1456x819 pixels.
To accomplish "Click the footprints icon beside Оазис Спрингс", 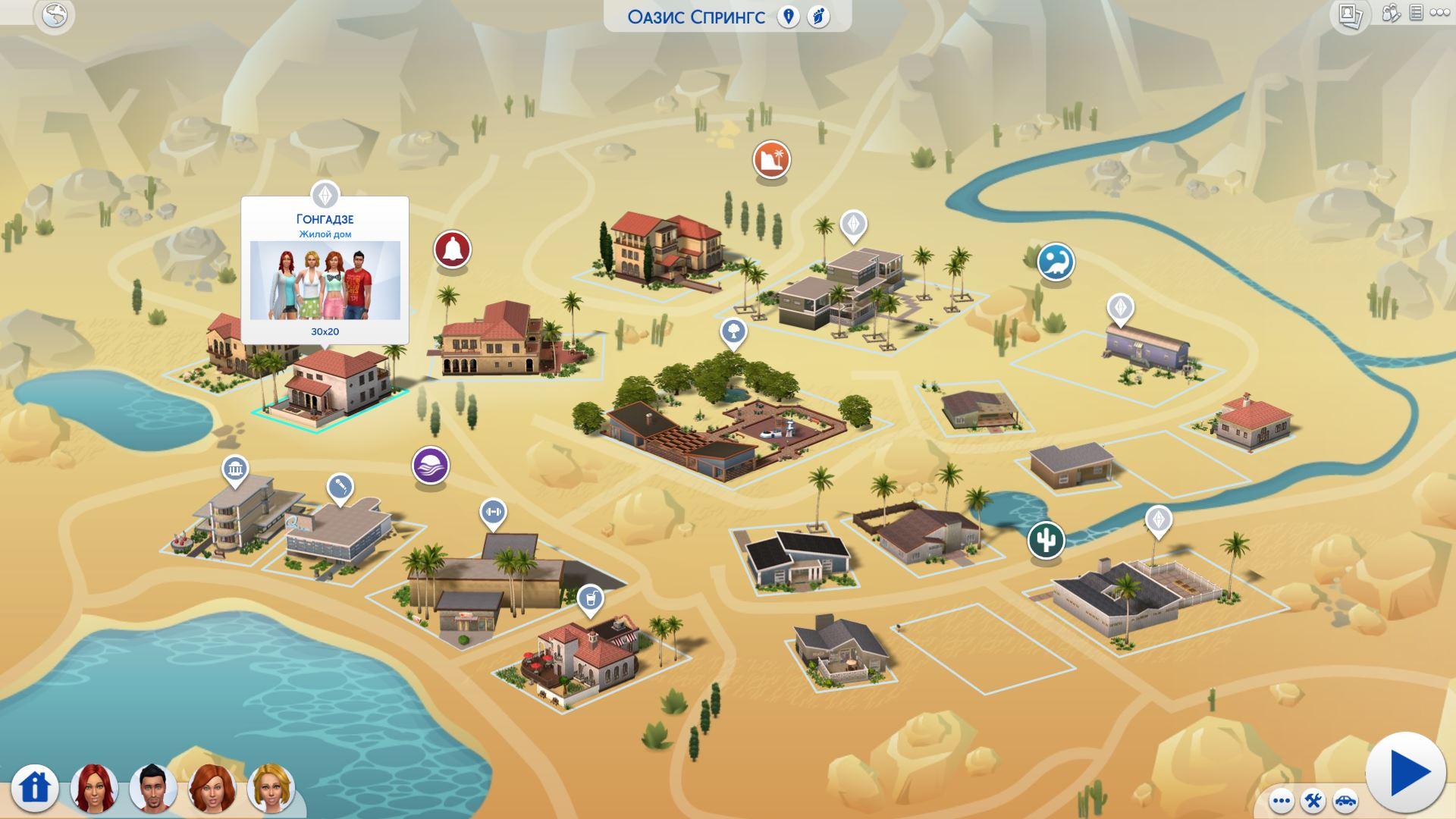I will click(x=818, y=17).
